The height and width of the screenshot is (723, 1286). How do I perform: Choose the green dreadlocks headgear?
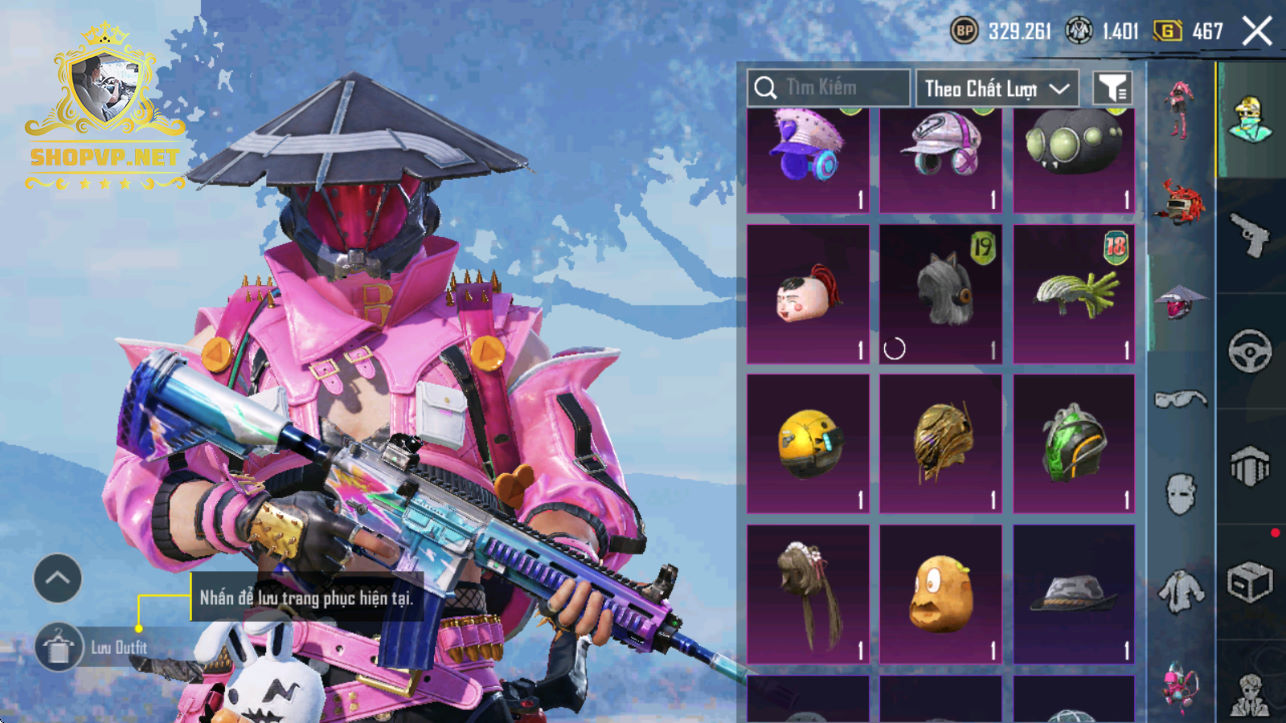pos(1074,293)
